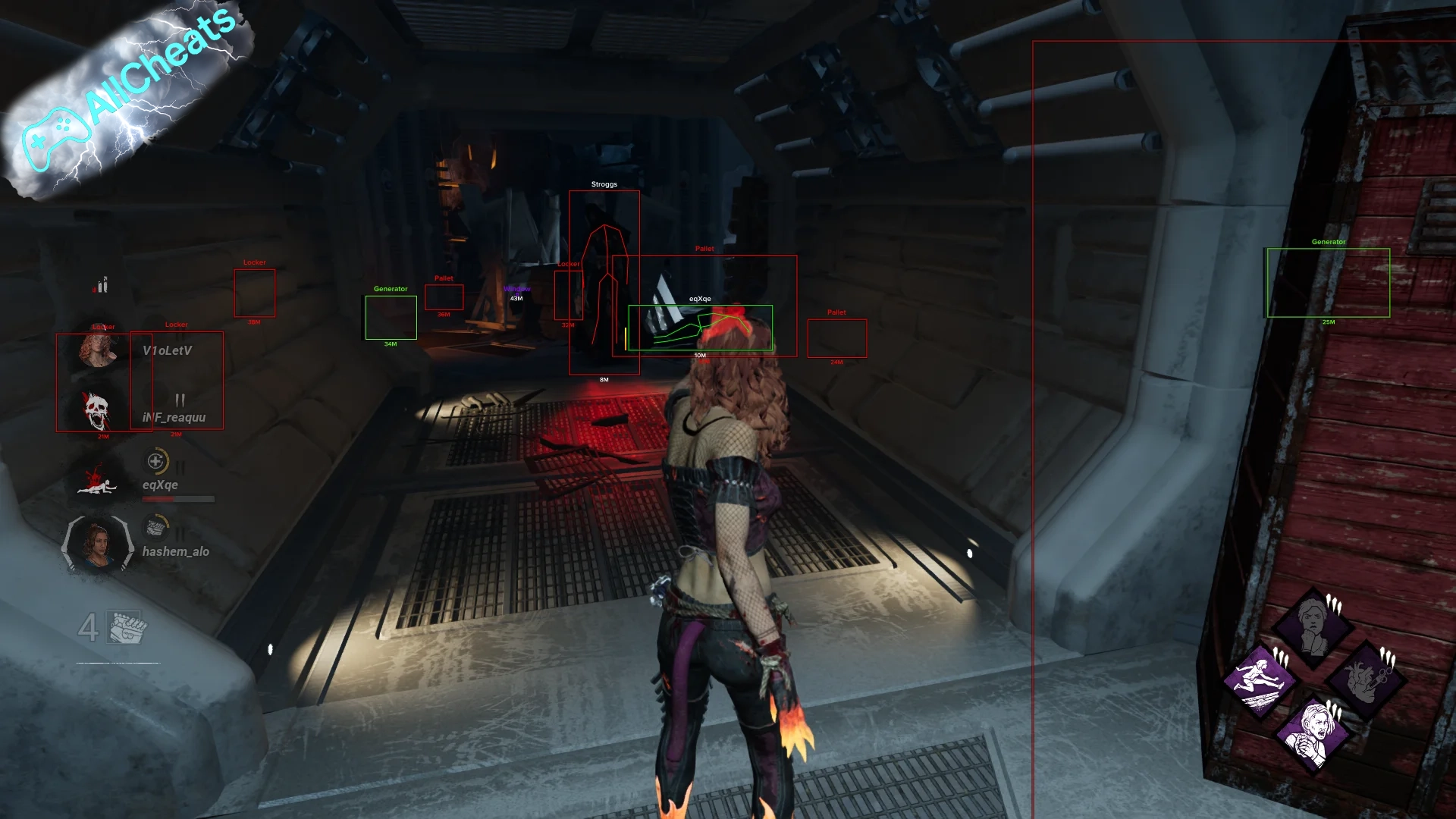Select the hurdle-jumping runner perk icon
The width and height of the screenshot is (1456, 819).
click(1260, 679)
